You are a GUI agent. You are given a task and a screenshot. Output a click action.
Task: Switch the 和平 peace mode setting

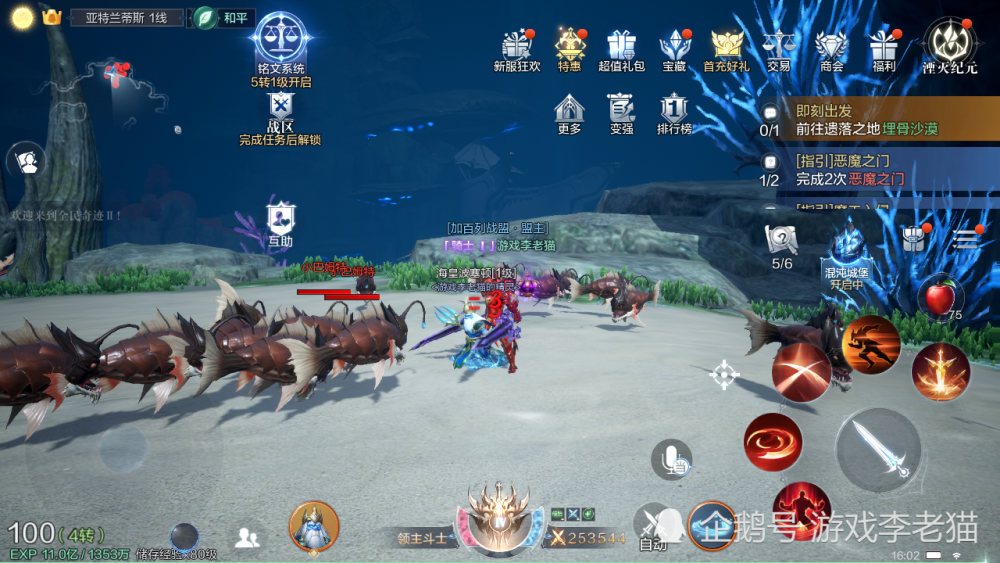coord(224,18)
